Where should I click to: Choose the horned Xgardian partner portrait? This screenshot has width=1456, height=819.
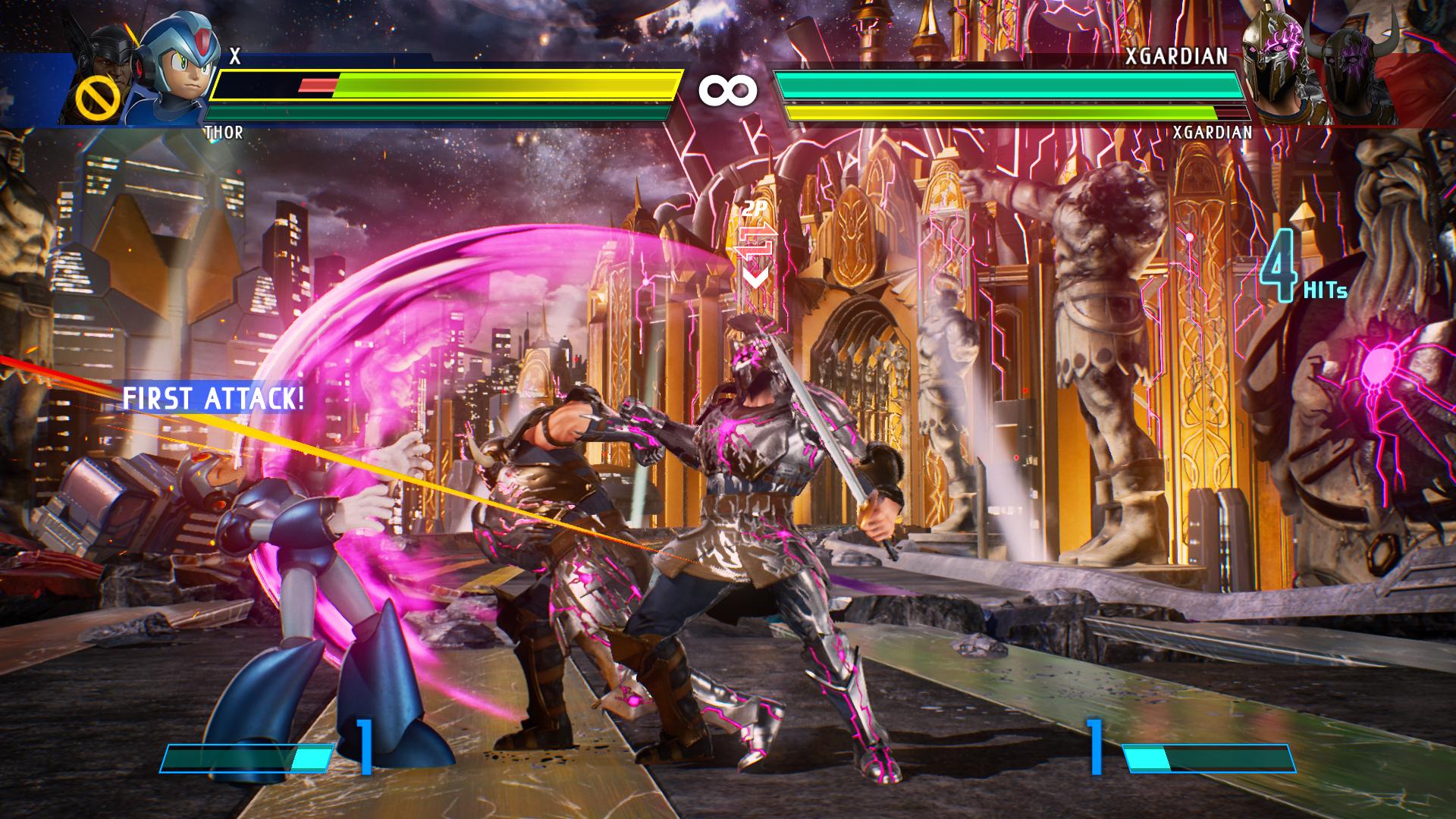coord(1357,76)
